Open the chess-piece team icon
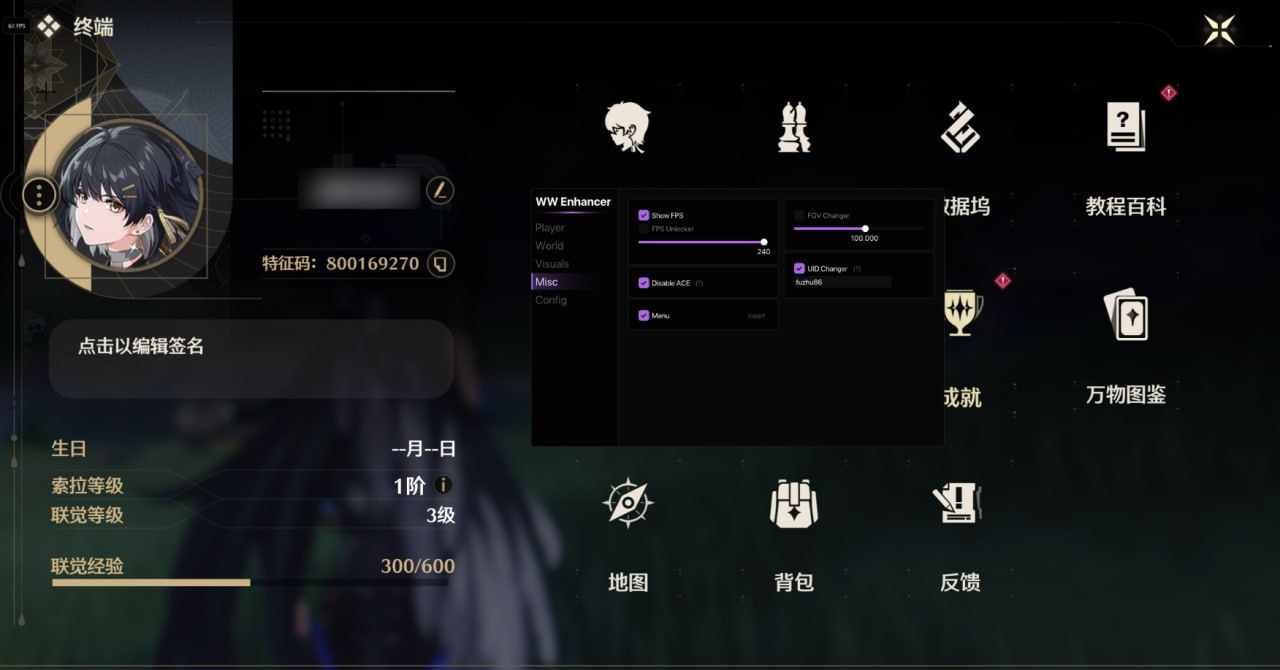The width and height of the screenshot is (1280, 670). [x=794, y=127]
